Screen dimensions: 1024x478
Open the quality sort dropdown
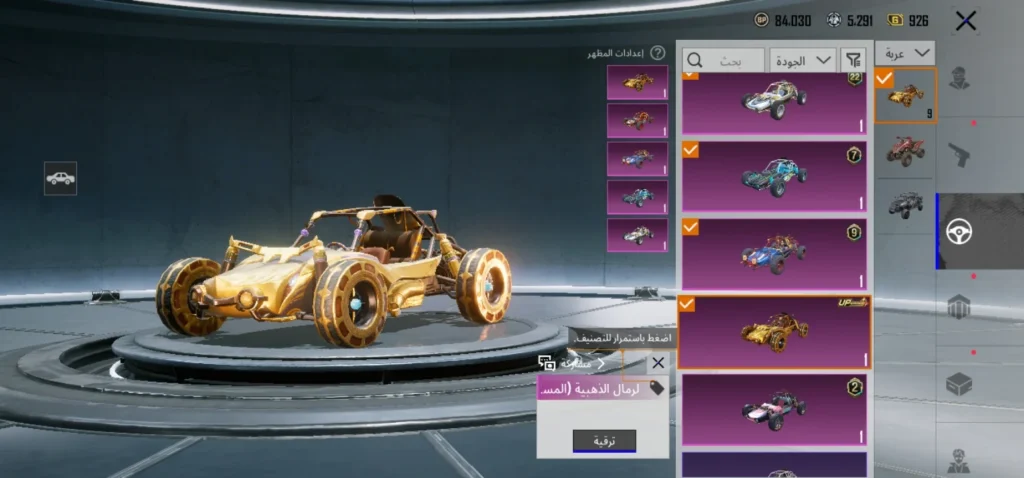tap(804, 60)
